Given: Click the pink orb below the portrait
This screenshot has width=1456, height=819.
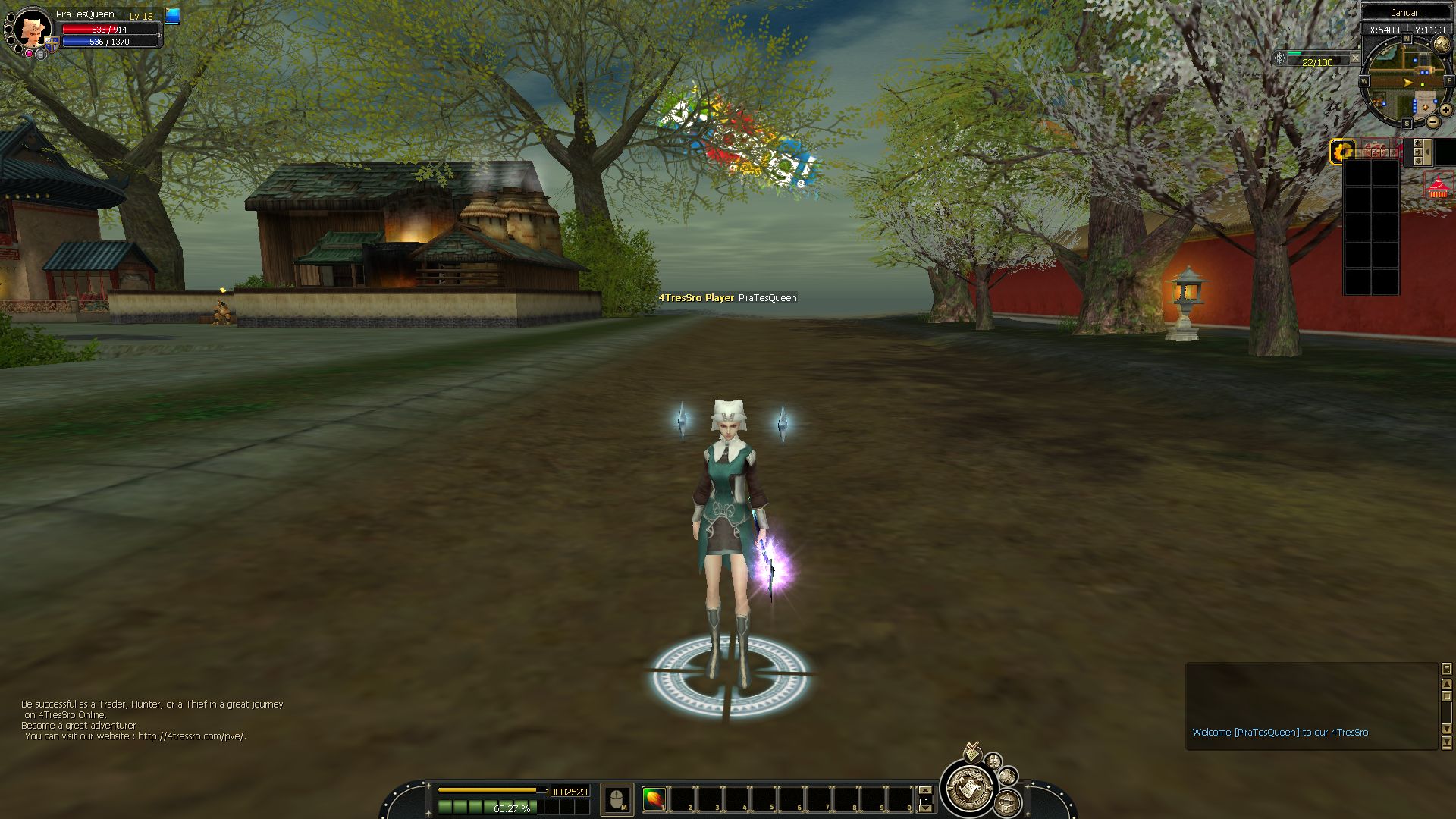Looking at the screenshot, I should click(29, 54).
